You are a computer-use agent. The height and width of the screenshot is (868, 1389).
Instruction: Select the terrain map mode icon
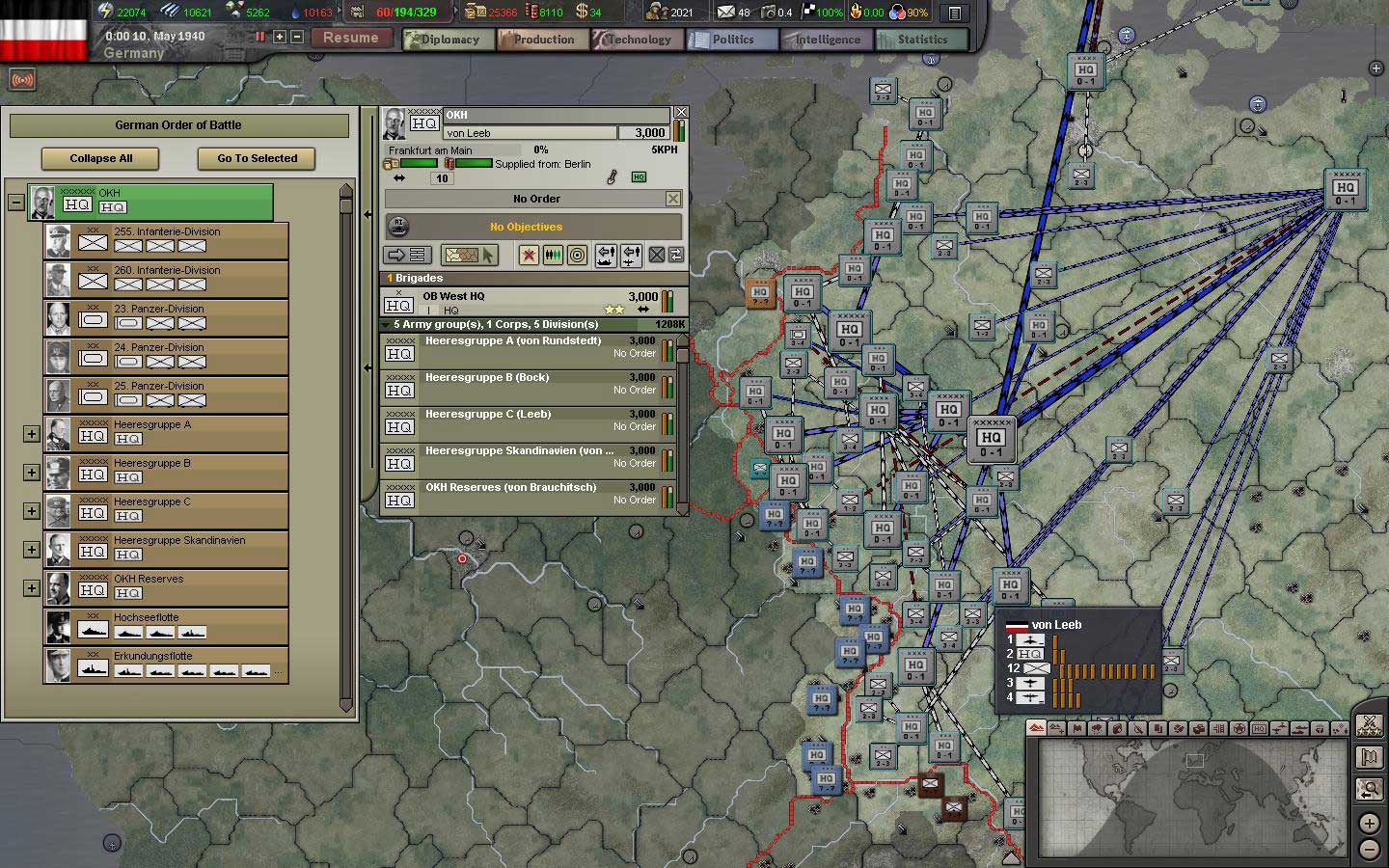[1036, 728]
